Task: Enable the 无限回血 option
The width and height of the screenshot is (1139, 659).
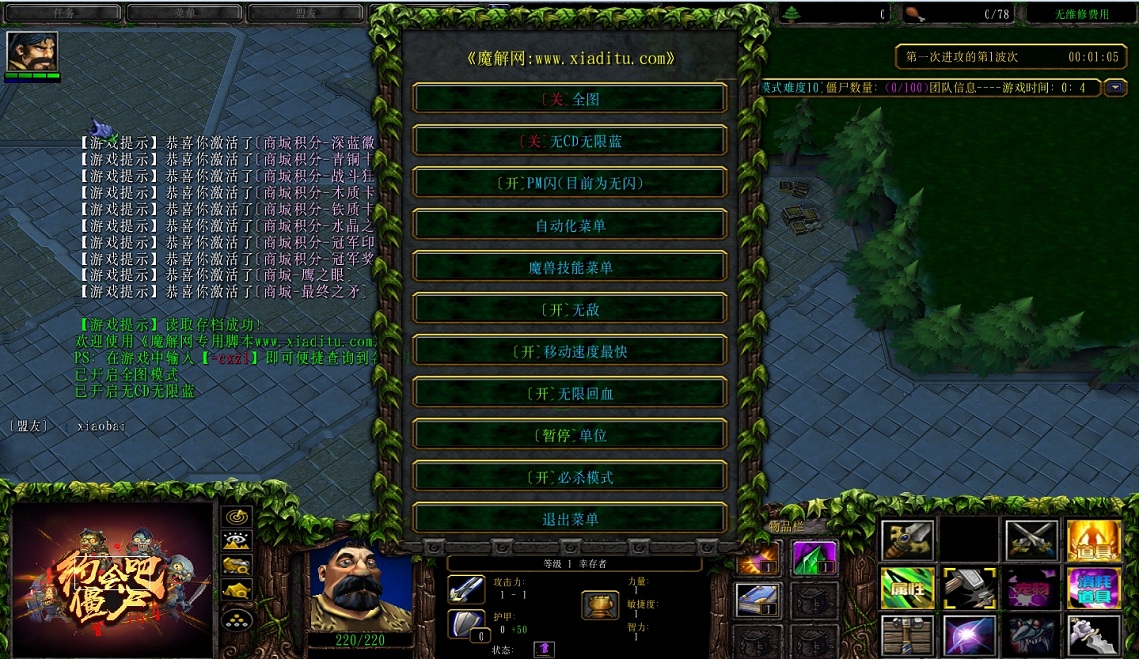Action: [x=570, y=393]
